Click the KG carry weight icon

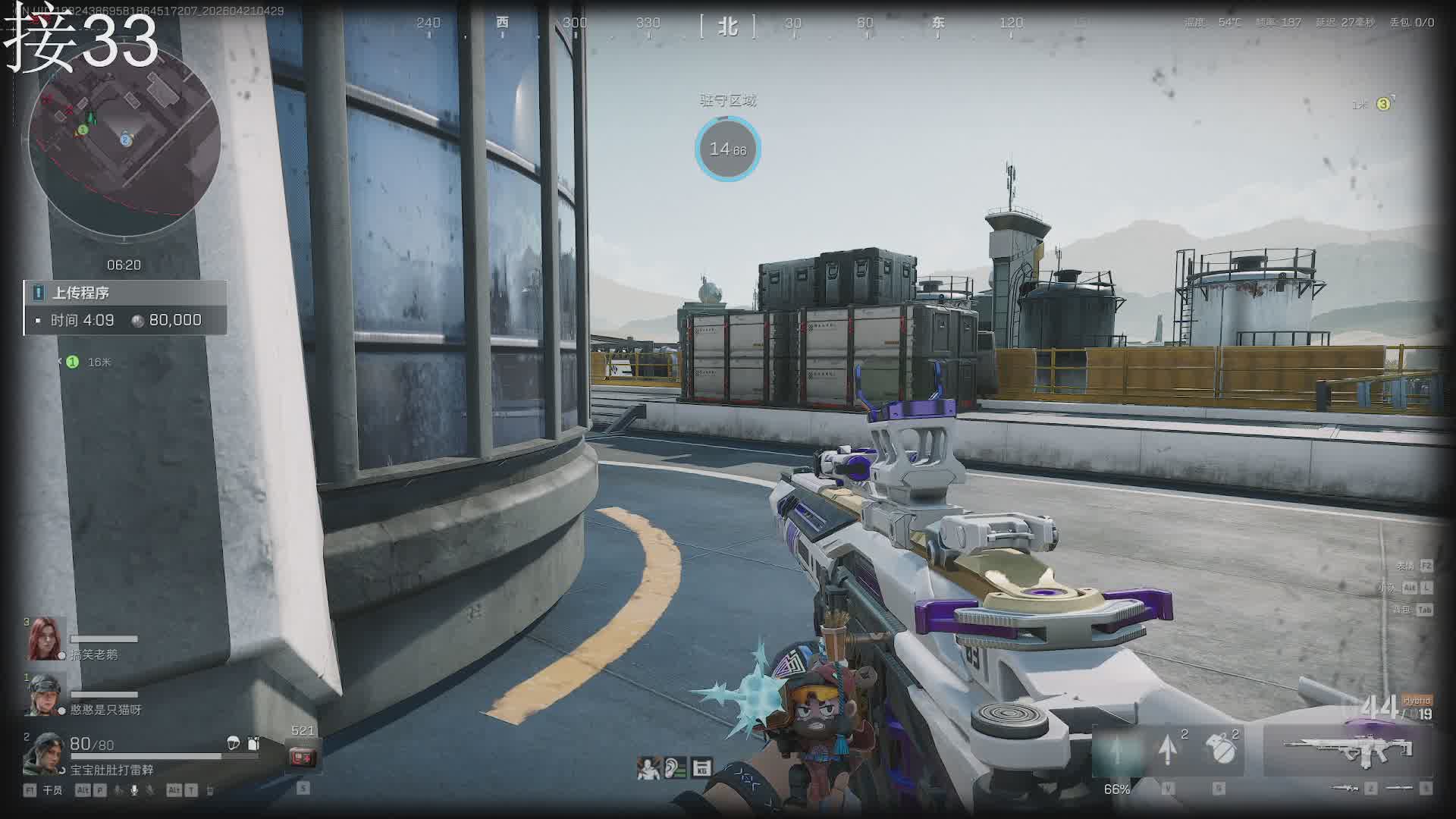pyautogui.click(x=701, y=768)
